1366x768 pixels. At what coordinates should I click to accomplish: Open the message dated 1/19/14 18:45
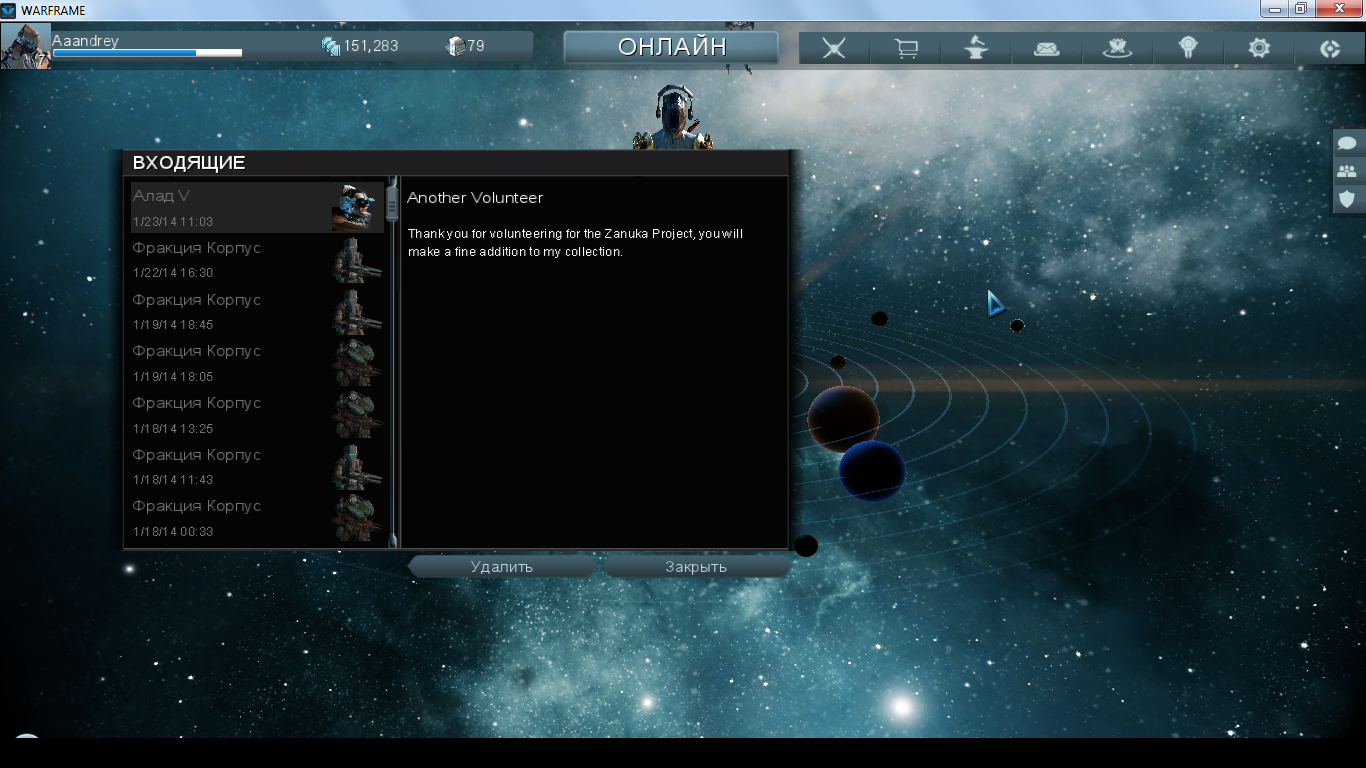(x=257, y=311)
